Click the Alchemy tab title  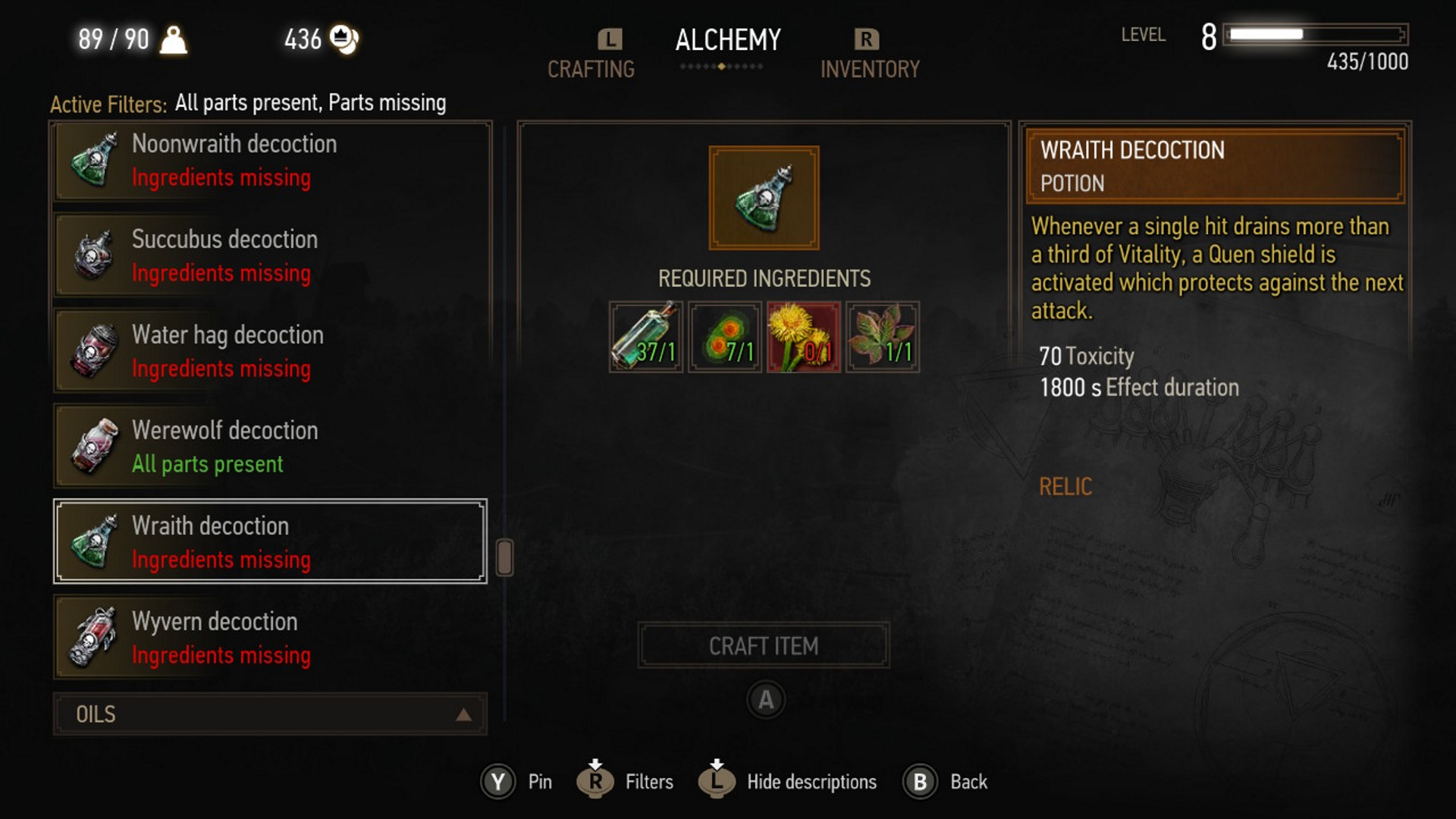[x=728, y=39]
